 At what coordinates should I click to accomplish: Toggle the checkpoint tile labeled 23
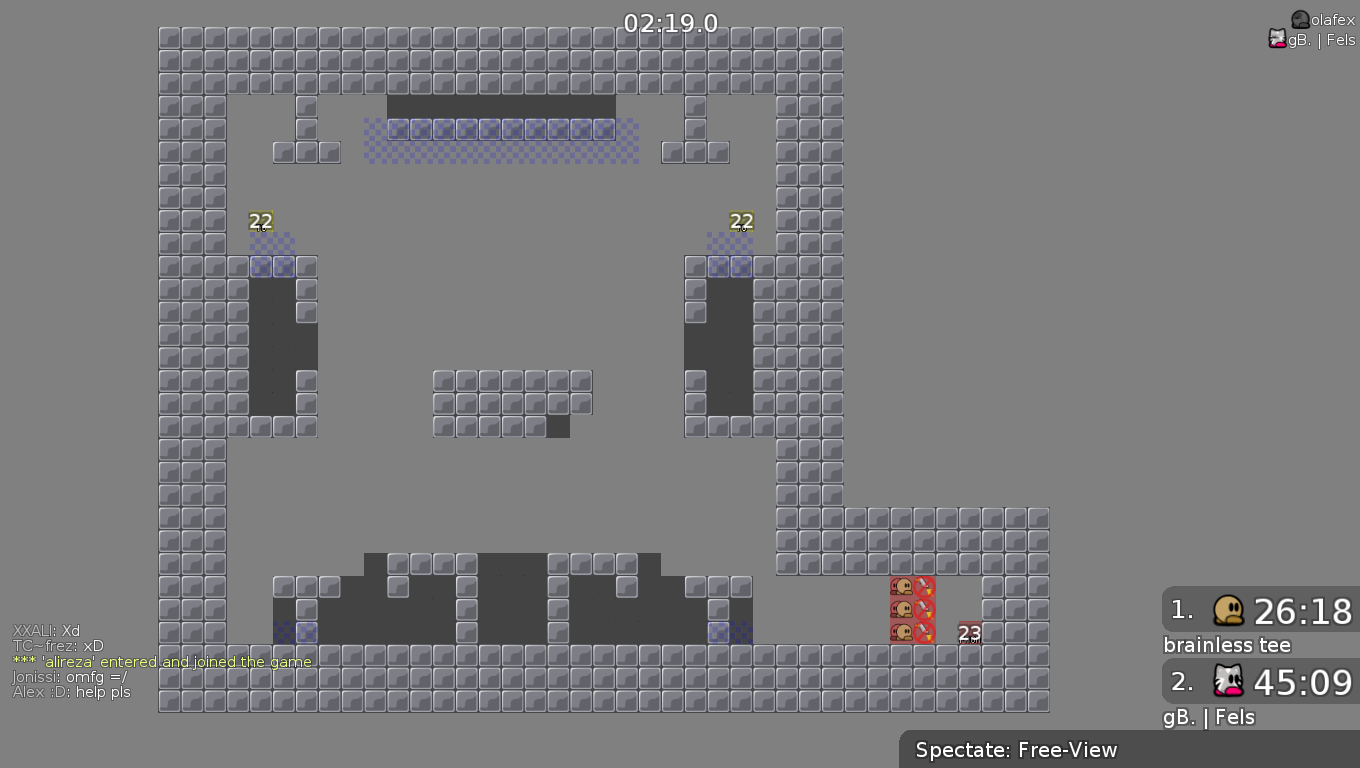[x=968, y=633]
